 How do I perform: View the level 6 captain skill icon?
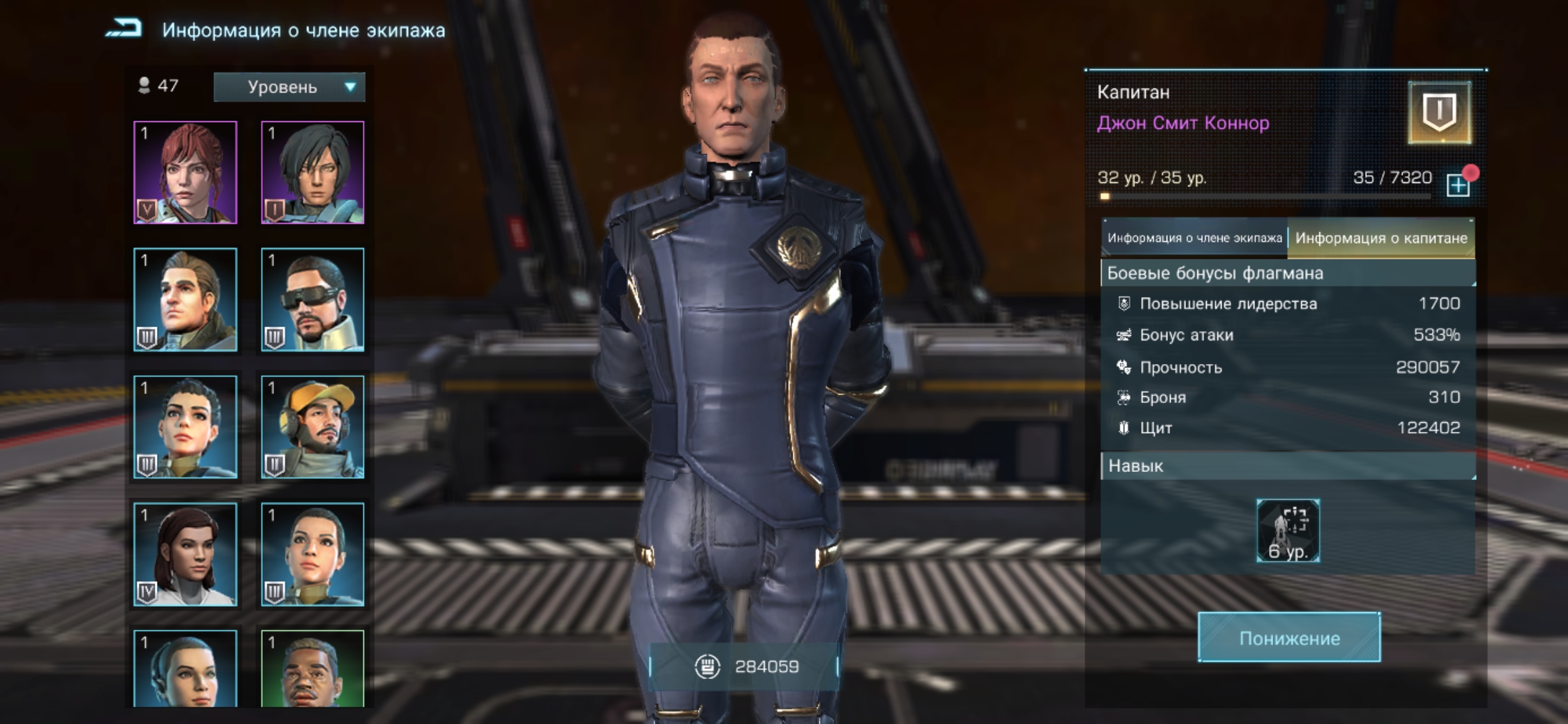coord(1288,530)
